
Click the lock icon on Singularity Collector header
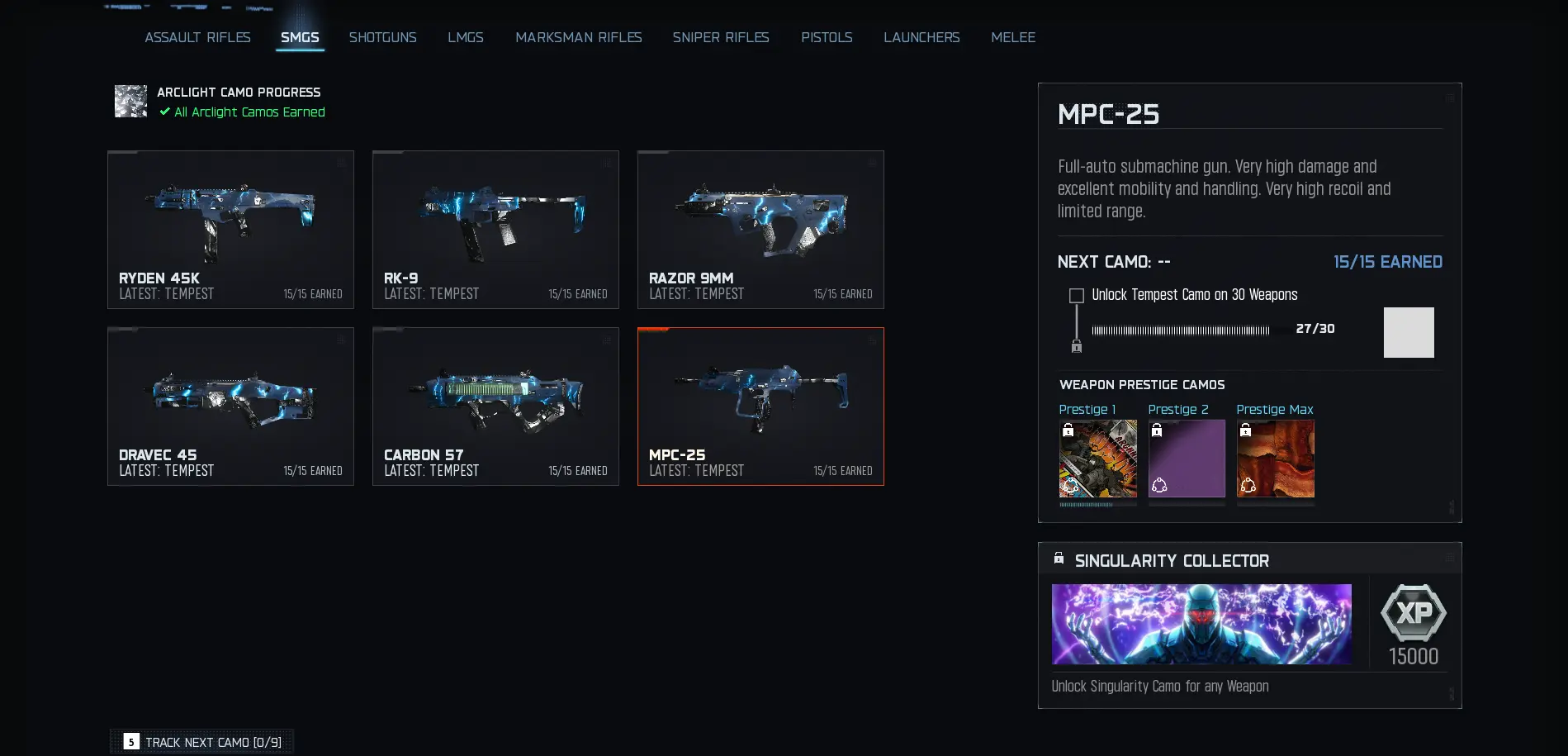tap(1058, 557)
